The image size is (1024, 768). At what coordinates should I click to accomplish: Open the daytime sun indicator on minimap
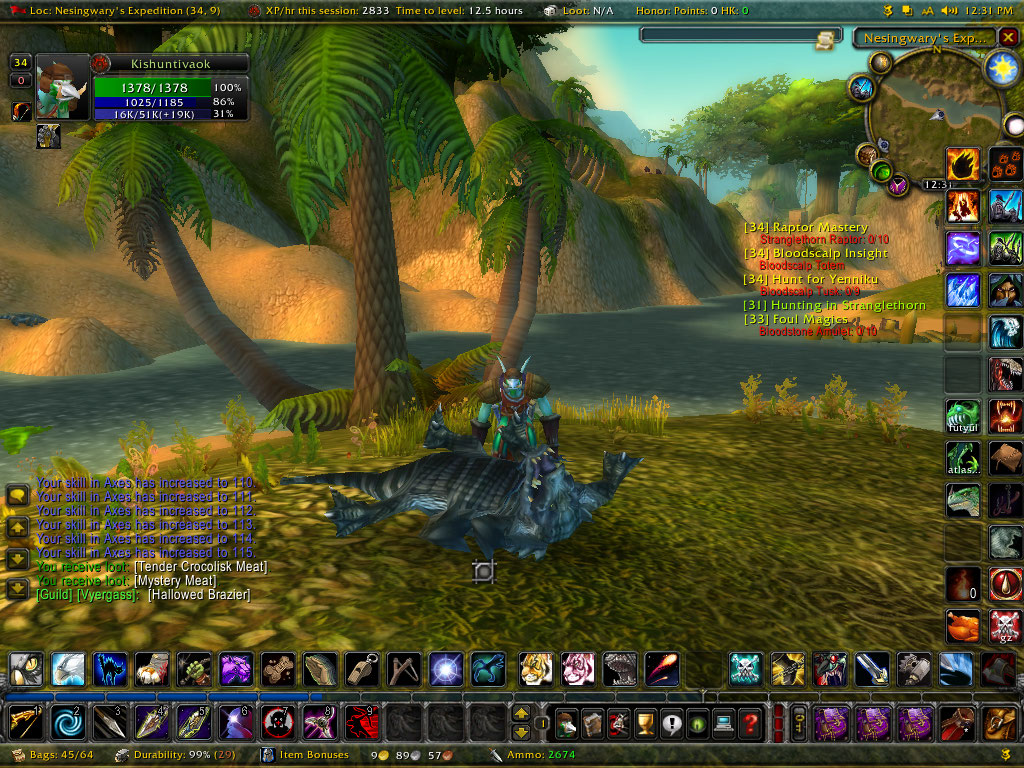[x=1000, y=67]
